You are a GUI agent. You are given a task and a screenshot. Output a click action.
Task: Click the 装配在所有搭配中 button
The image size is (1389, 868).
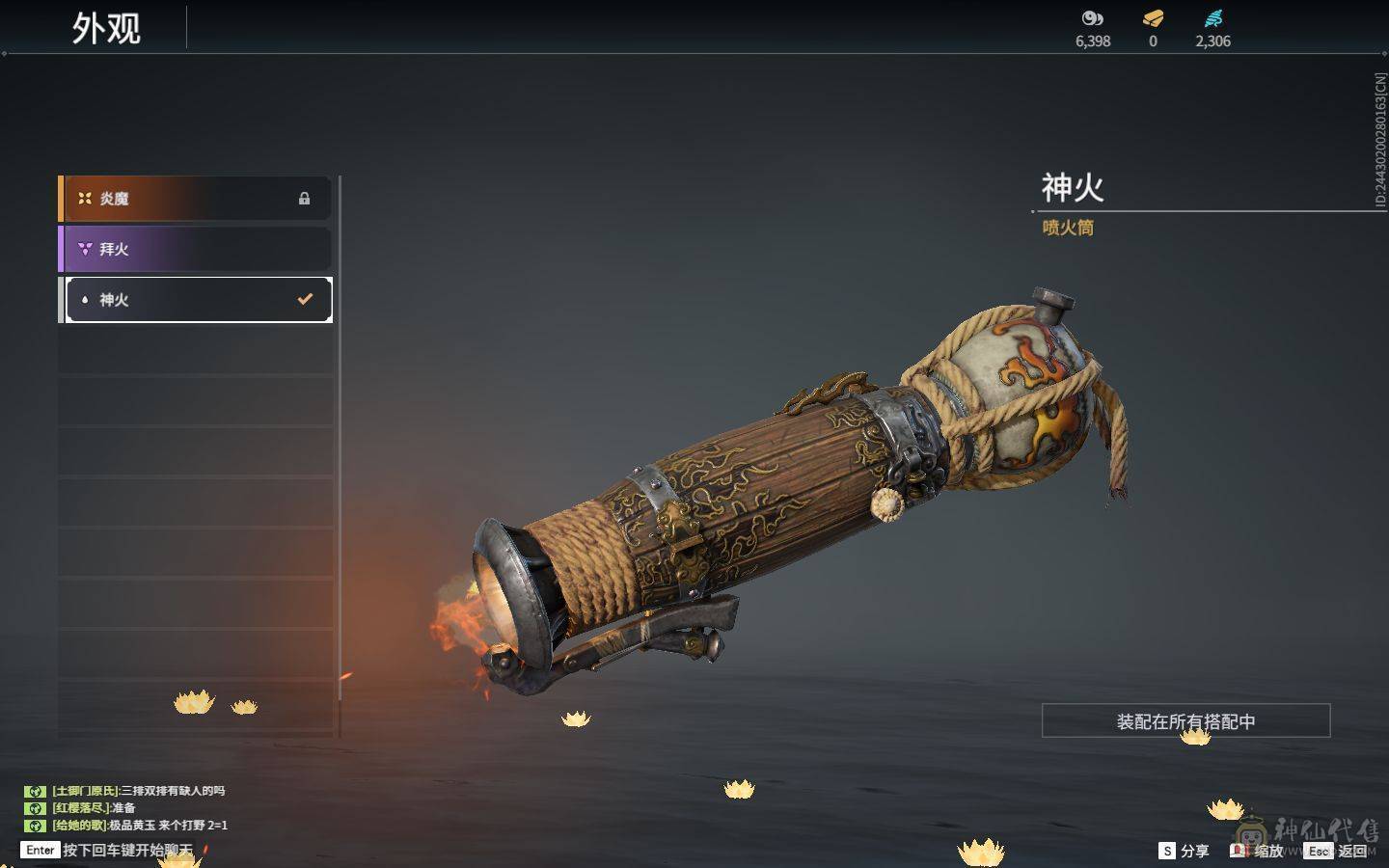[x=1185, y=721]
